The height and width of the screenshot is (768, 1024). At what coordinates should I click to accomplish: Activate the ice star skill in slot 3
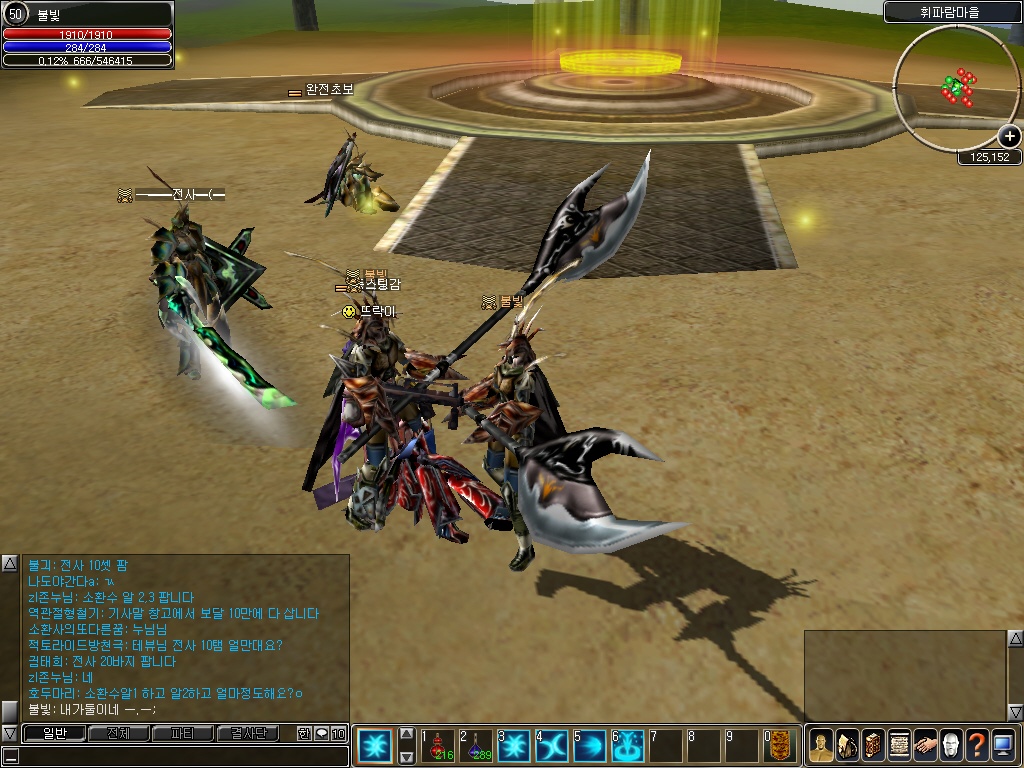click(515, 746)
